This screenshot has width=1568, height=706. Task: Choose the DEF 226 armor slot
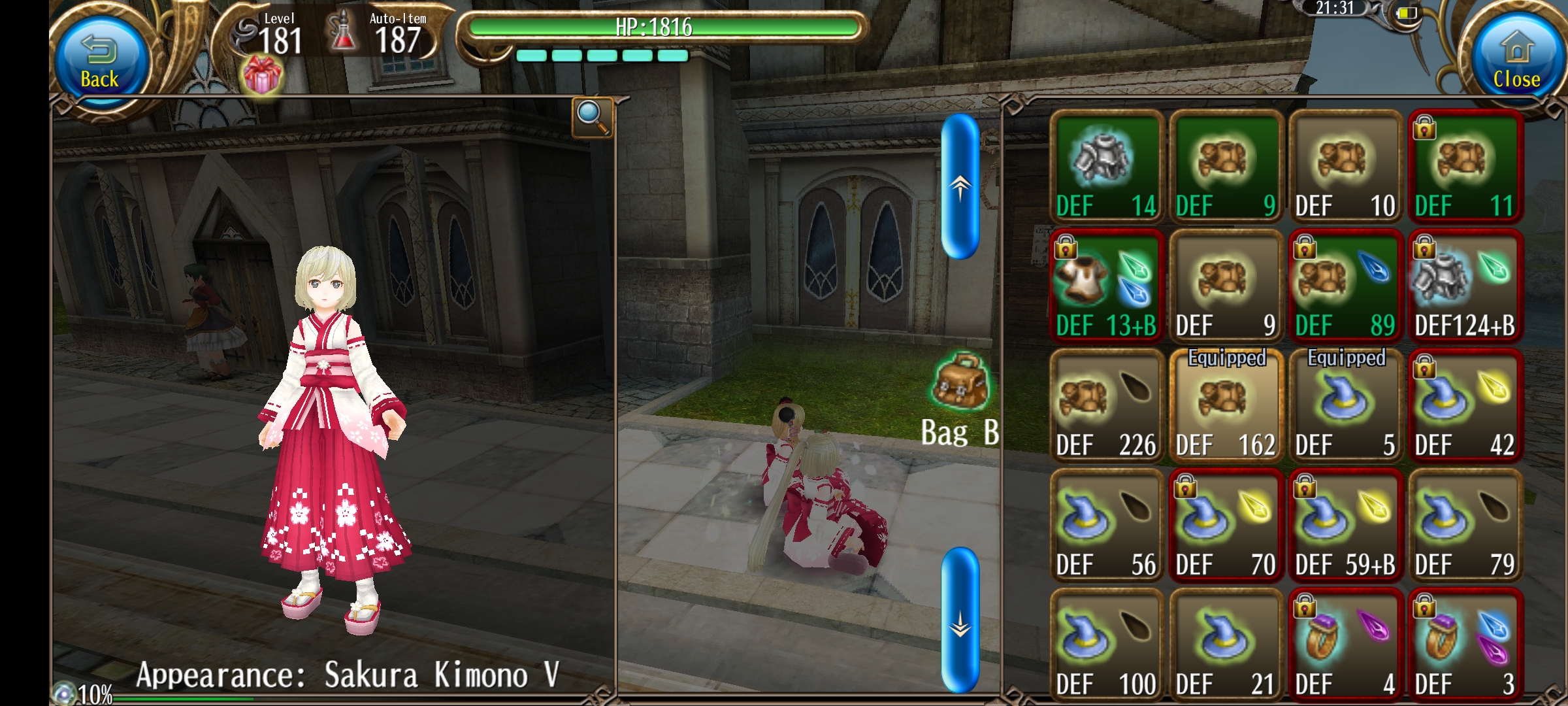(1106, 406)
